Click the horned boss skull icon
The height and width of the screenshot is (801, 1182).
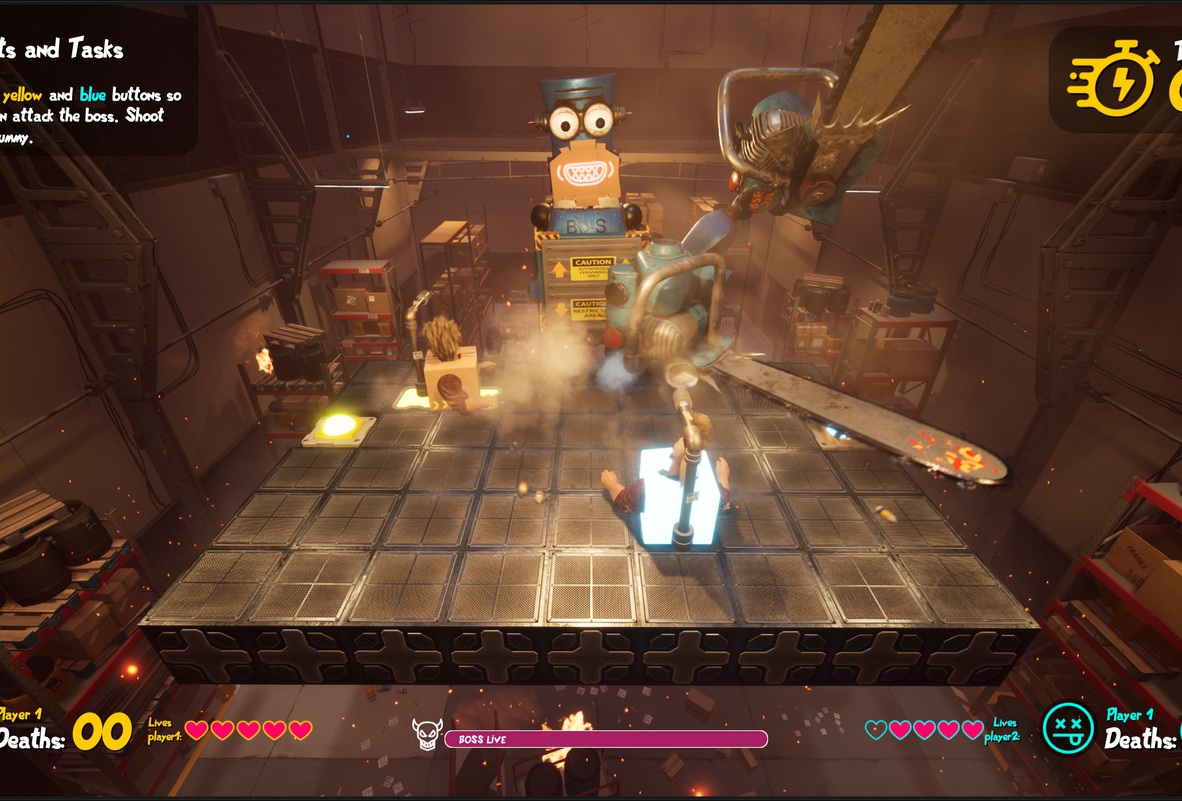427,735
